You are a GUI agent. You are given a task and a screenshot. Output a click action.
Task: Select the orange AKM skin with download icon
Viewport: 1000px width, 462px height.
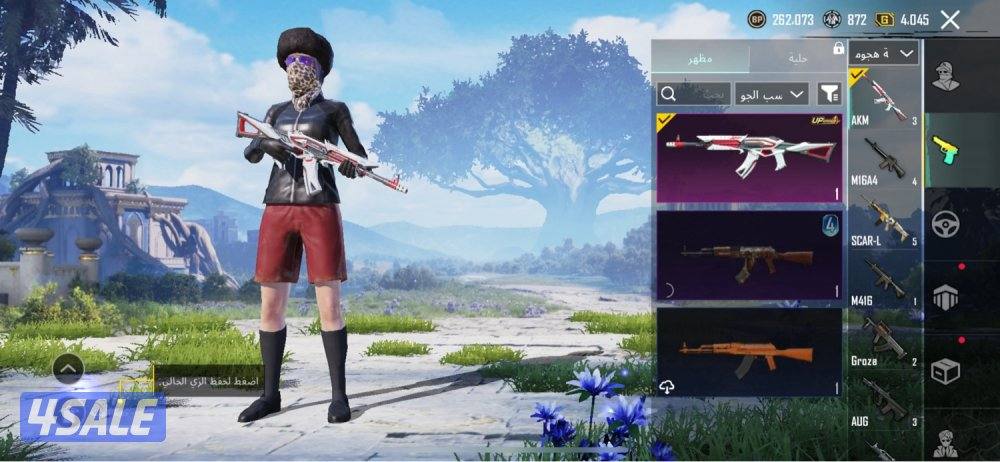[x=749, y=352]
